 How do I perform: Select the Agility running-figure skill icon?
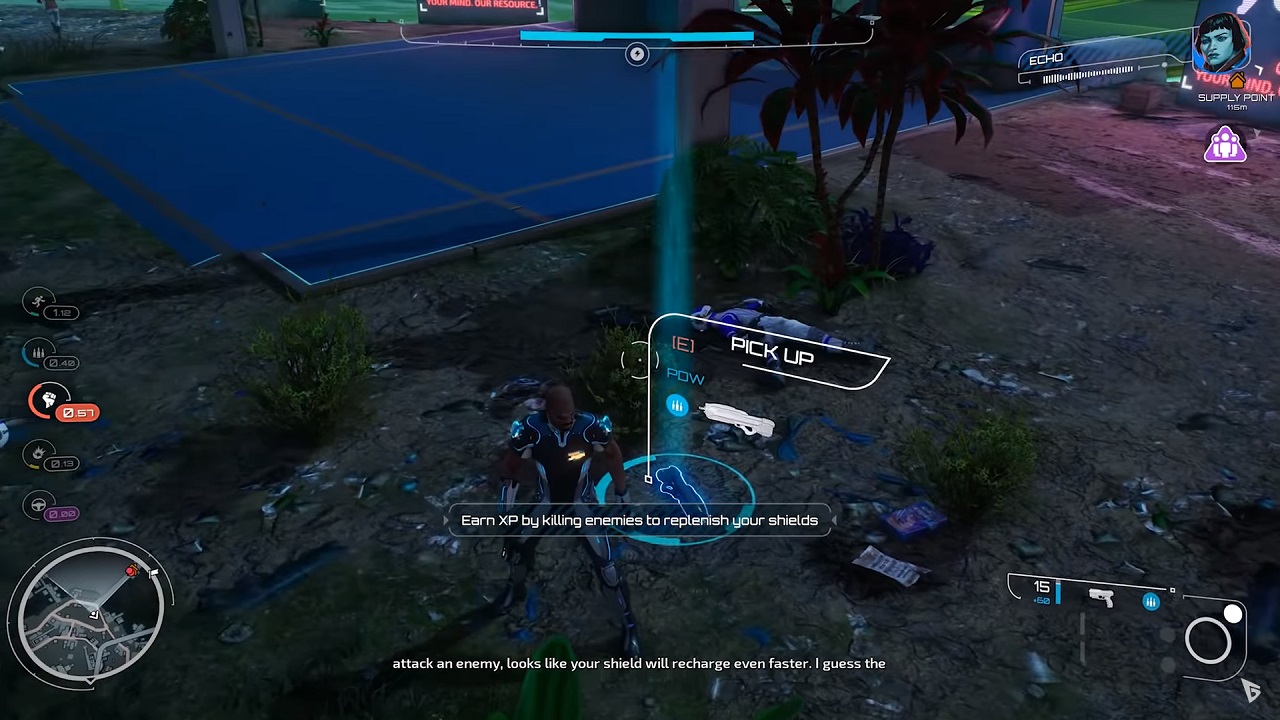tap(39, 301)
